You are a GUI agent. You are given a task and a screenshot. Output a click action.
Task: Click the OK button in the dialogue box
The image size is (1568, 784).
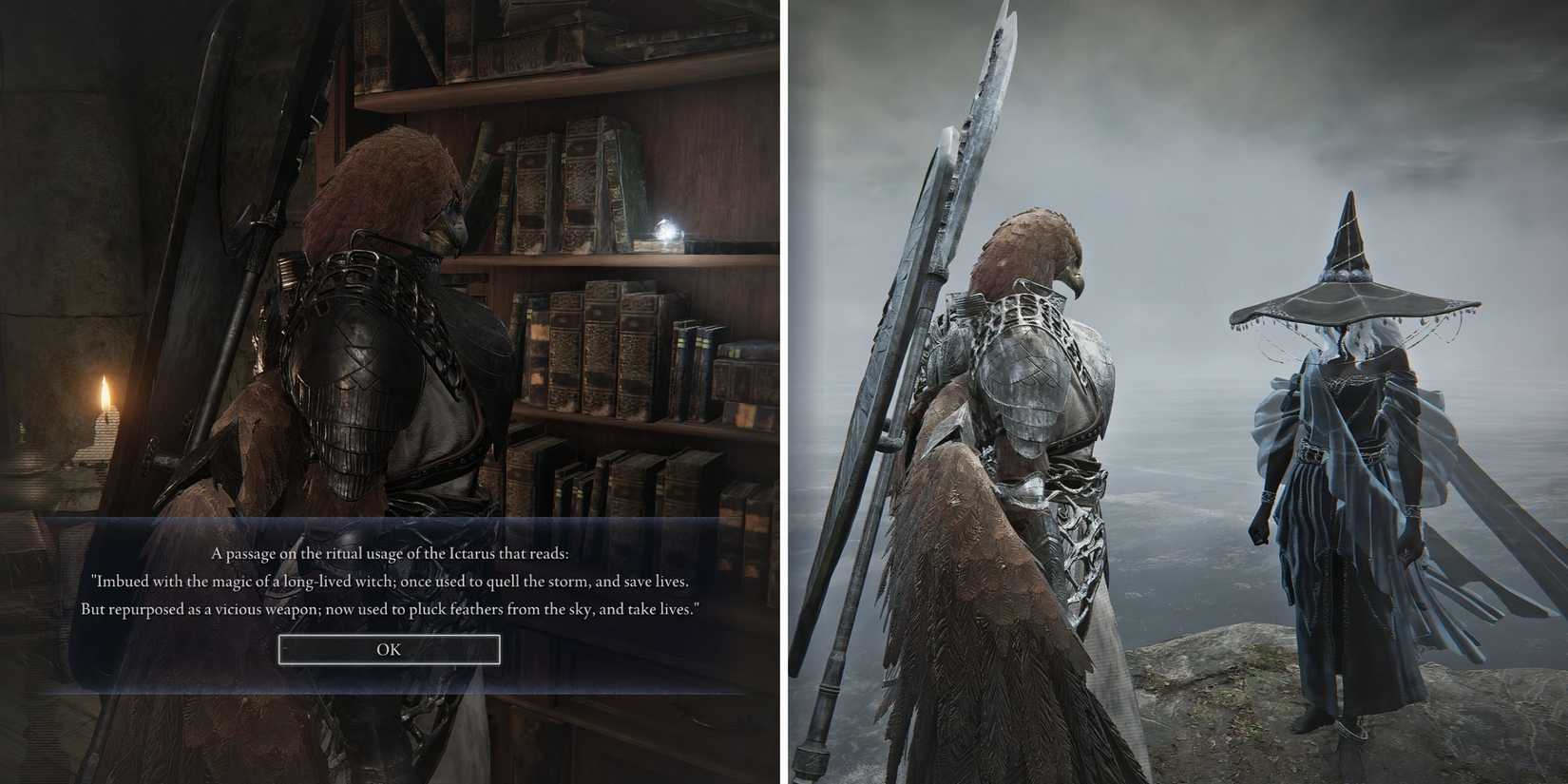pos(388,649)
